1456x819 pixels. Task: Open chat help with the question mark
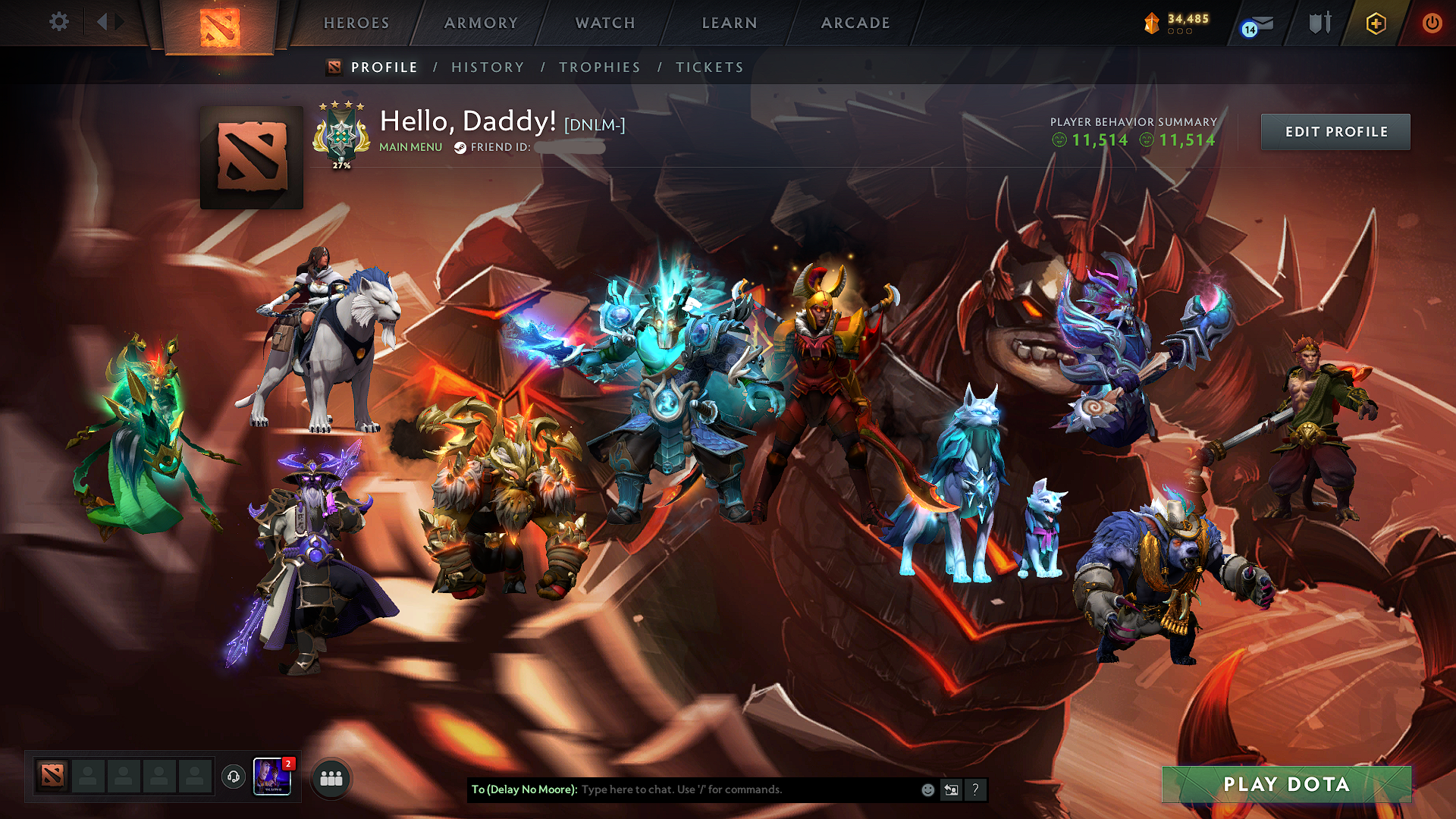tap(975, 789)
